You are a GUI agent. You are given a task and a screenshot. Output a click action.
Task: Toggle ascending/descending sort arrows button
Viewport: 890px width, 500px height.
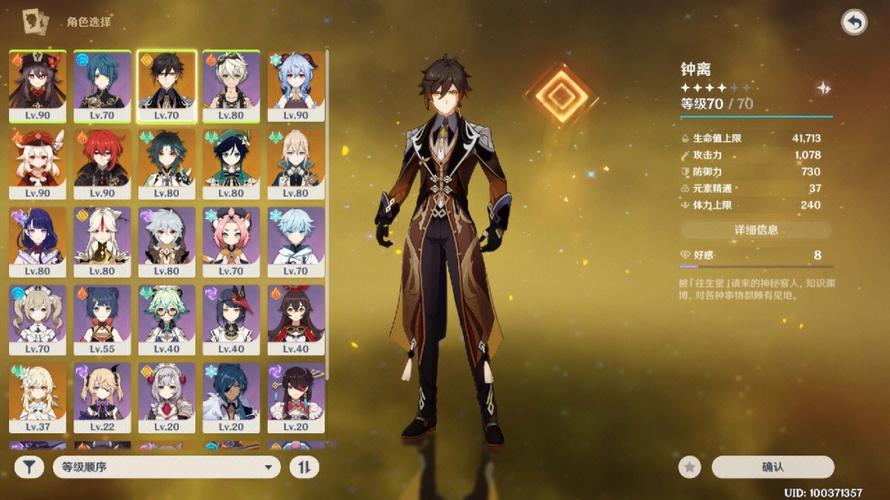pos(303,466)
